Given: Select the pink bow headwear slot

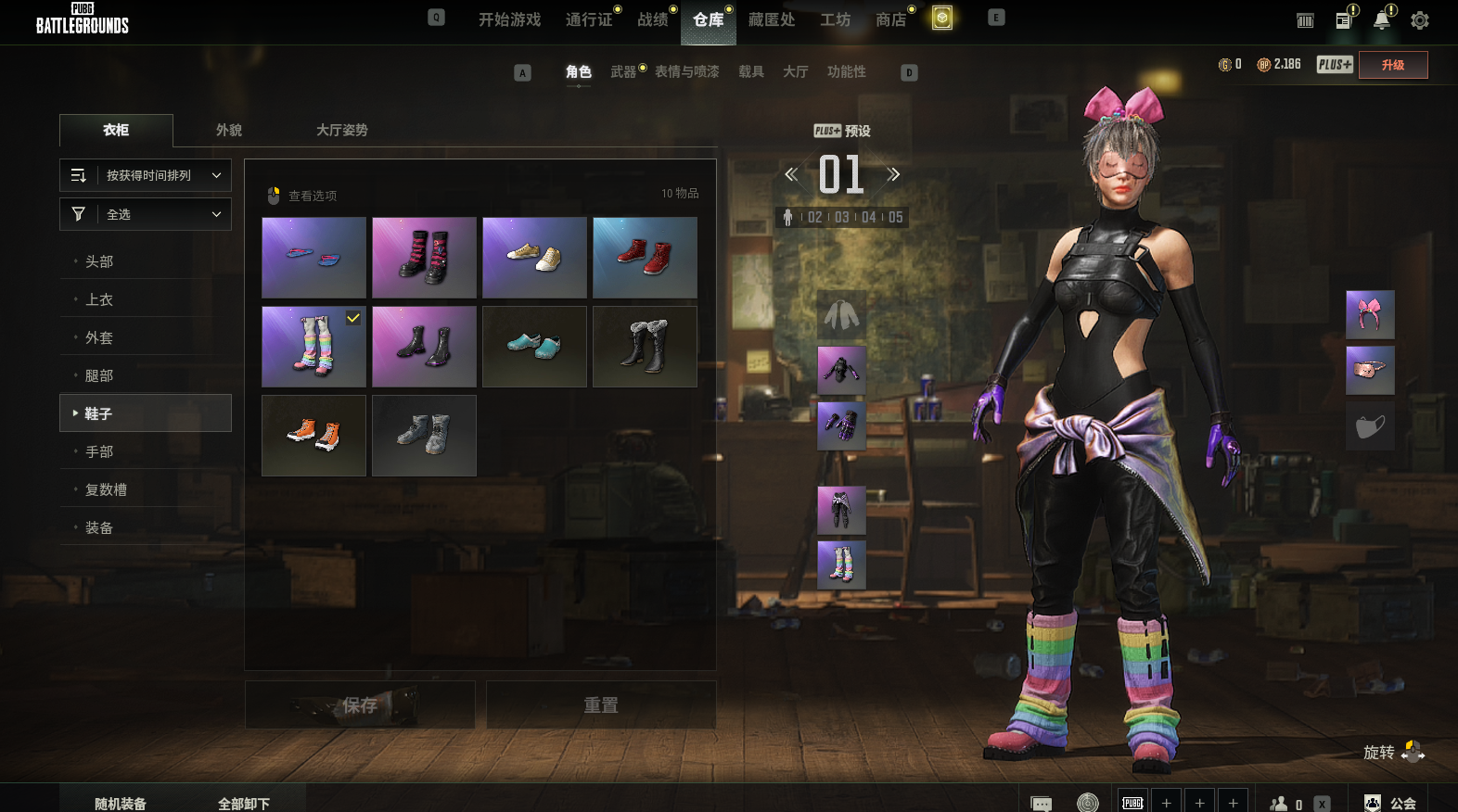Looking at the screenshot, I should (x=1370, y=314).
